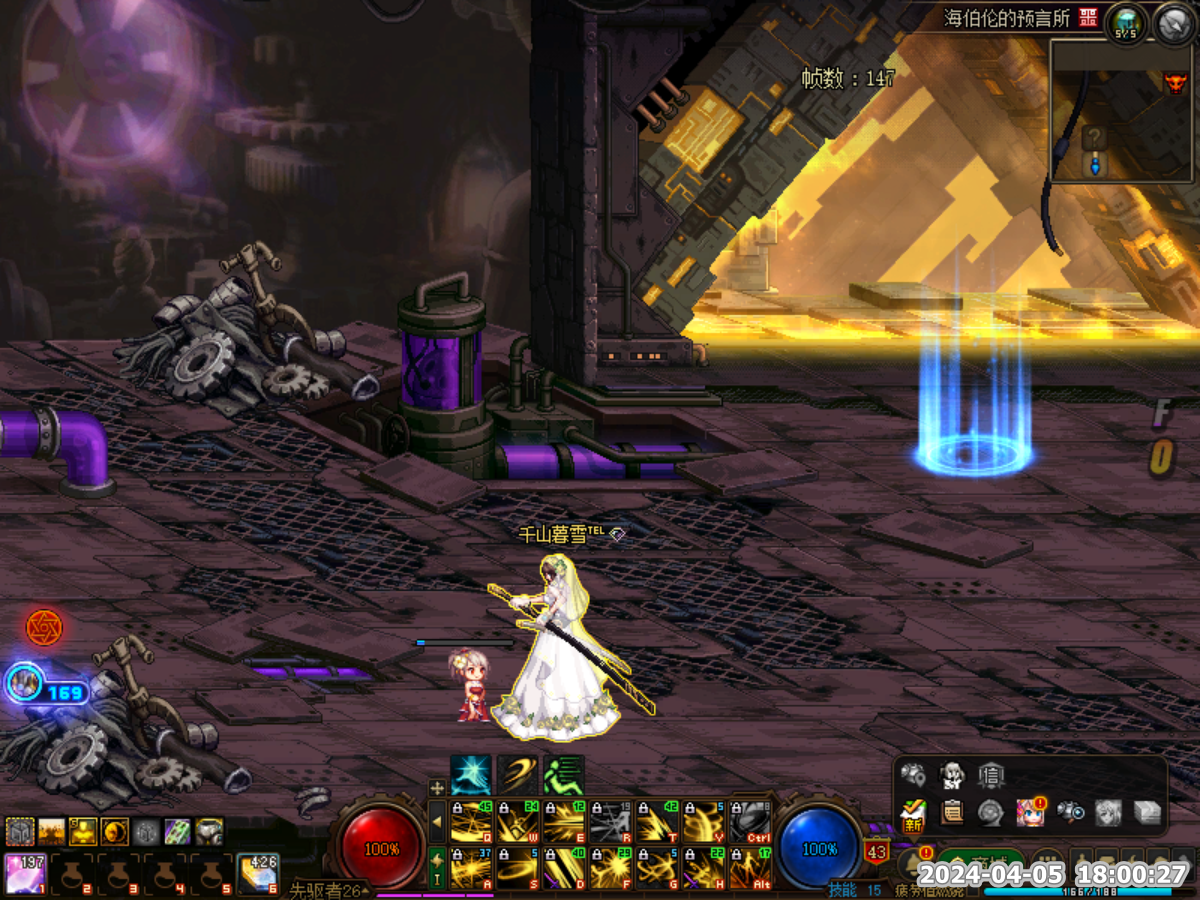1200x900 pixels.
Task: Activate the skill bound to Q
Action: coord(471,822)
